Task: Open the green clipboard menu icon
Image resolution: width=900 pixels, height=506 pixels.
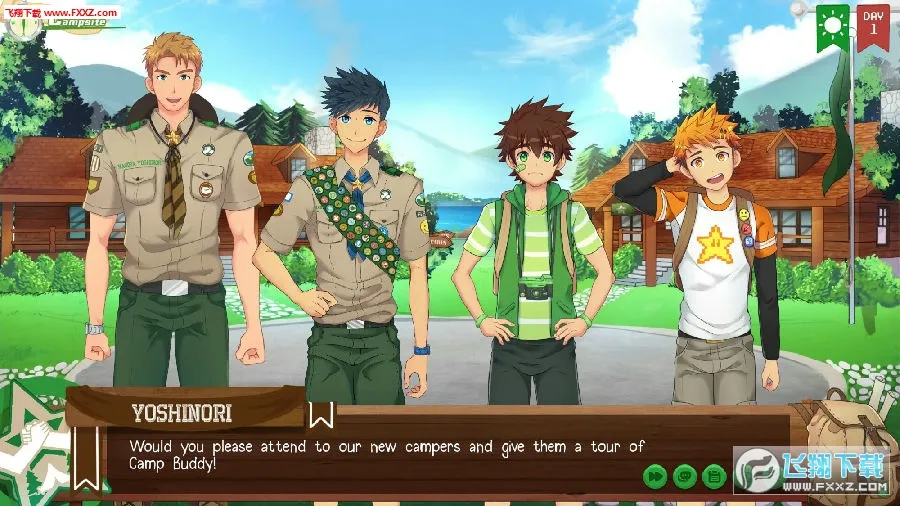Action: [x=714, y=477]
